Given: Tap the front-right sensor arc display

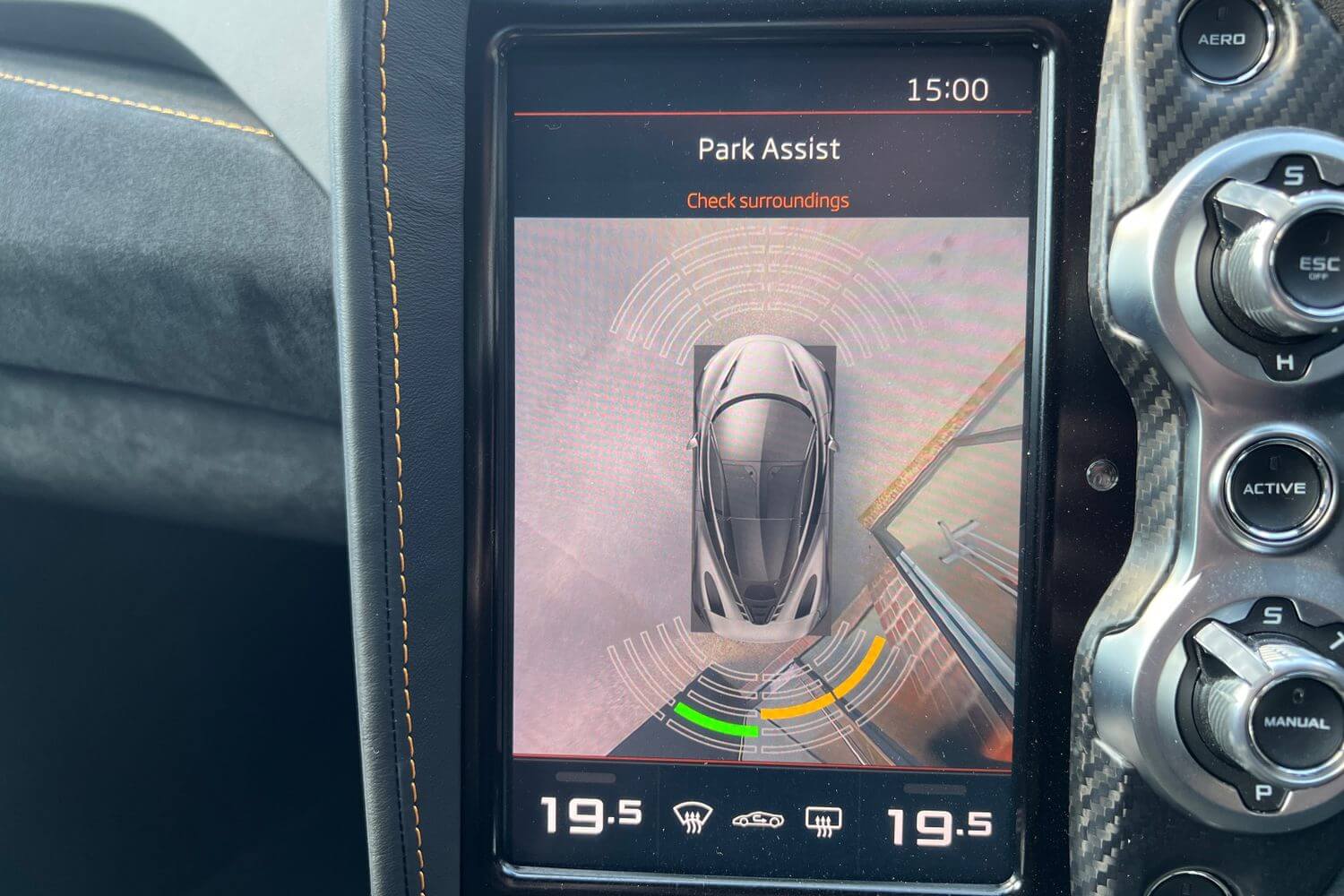Looking at the screenshot, I should click(860, 296).
